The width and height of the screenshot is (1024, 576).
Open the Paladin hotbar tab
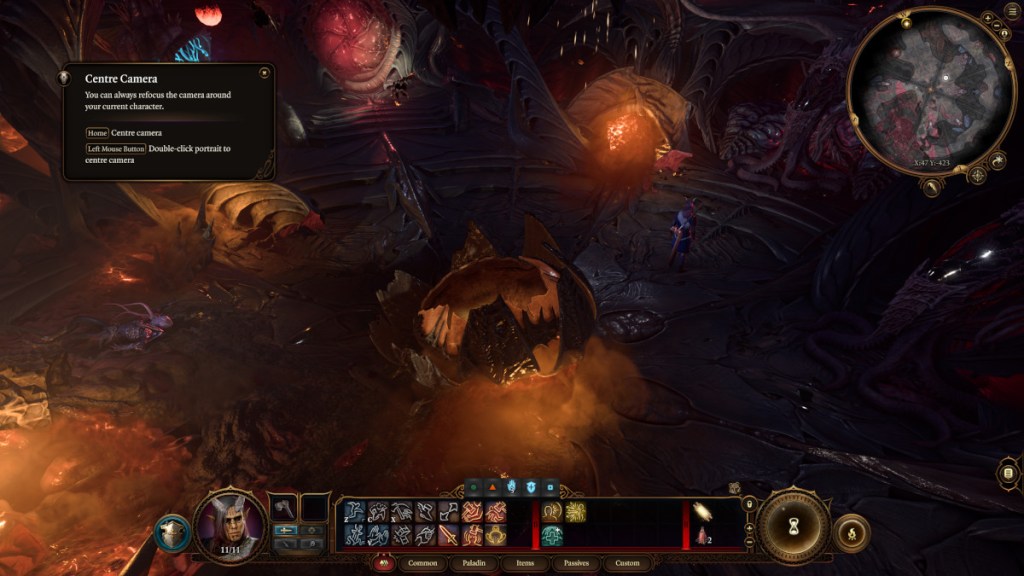tap(475, 563)
